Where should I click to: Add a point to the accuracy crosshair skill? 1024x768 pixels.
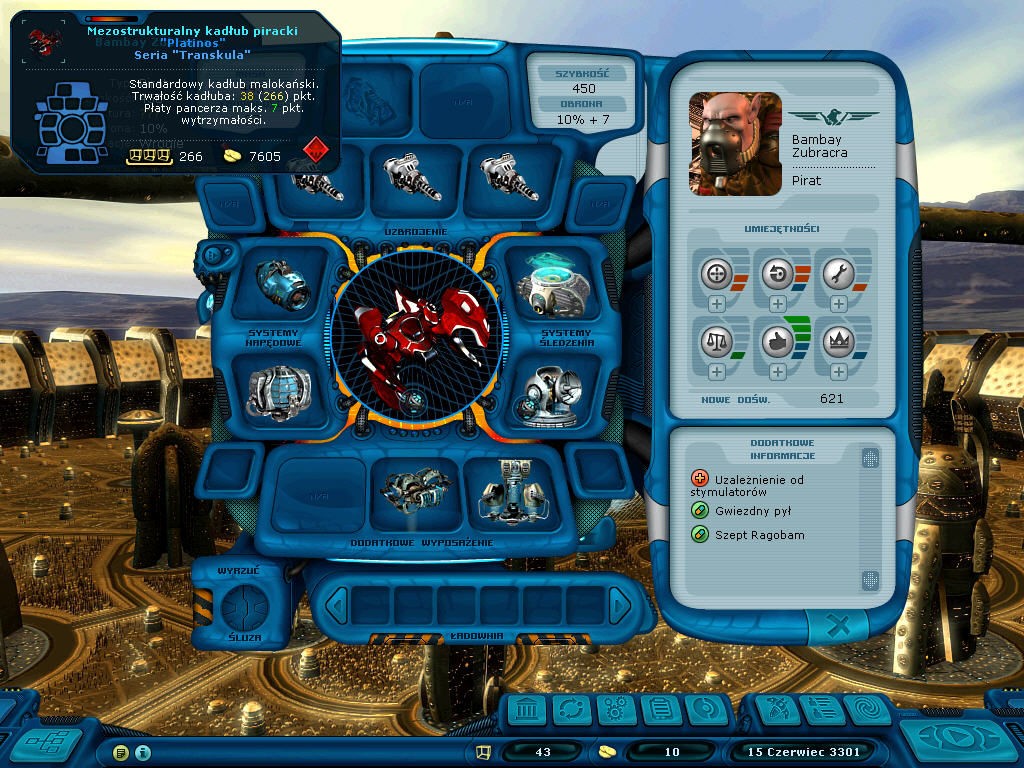[x=717, y=303]
